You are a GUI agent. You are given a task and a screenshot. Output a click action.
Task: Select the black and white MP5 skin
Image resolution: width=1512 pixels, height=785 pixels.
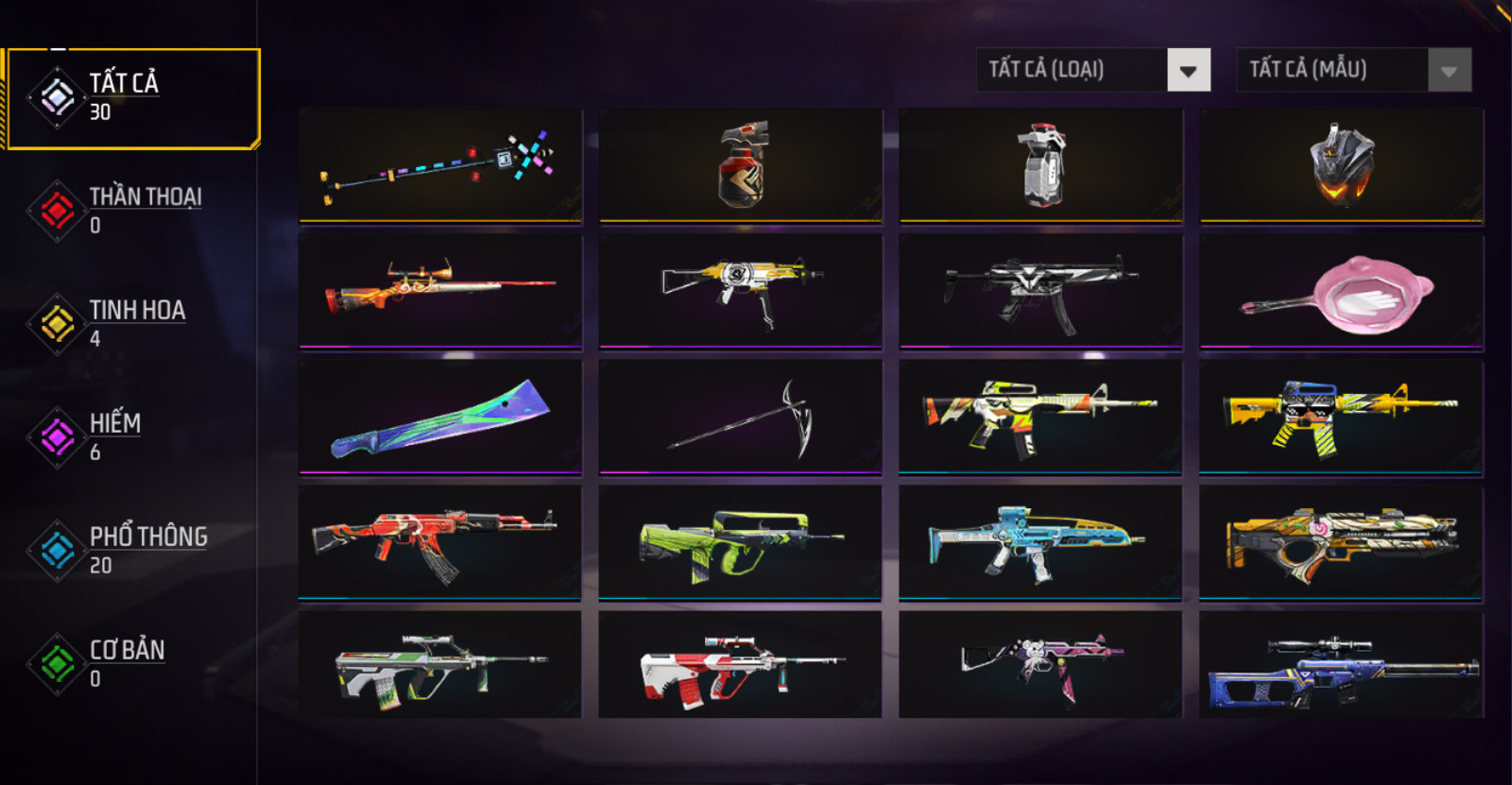[x=1040, y=292]
